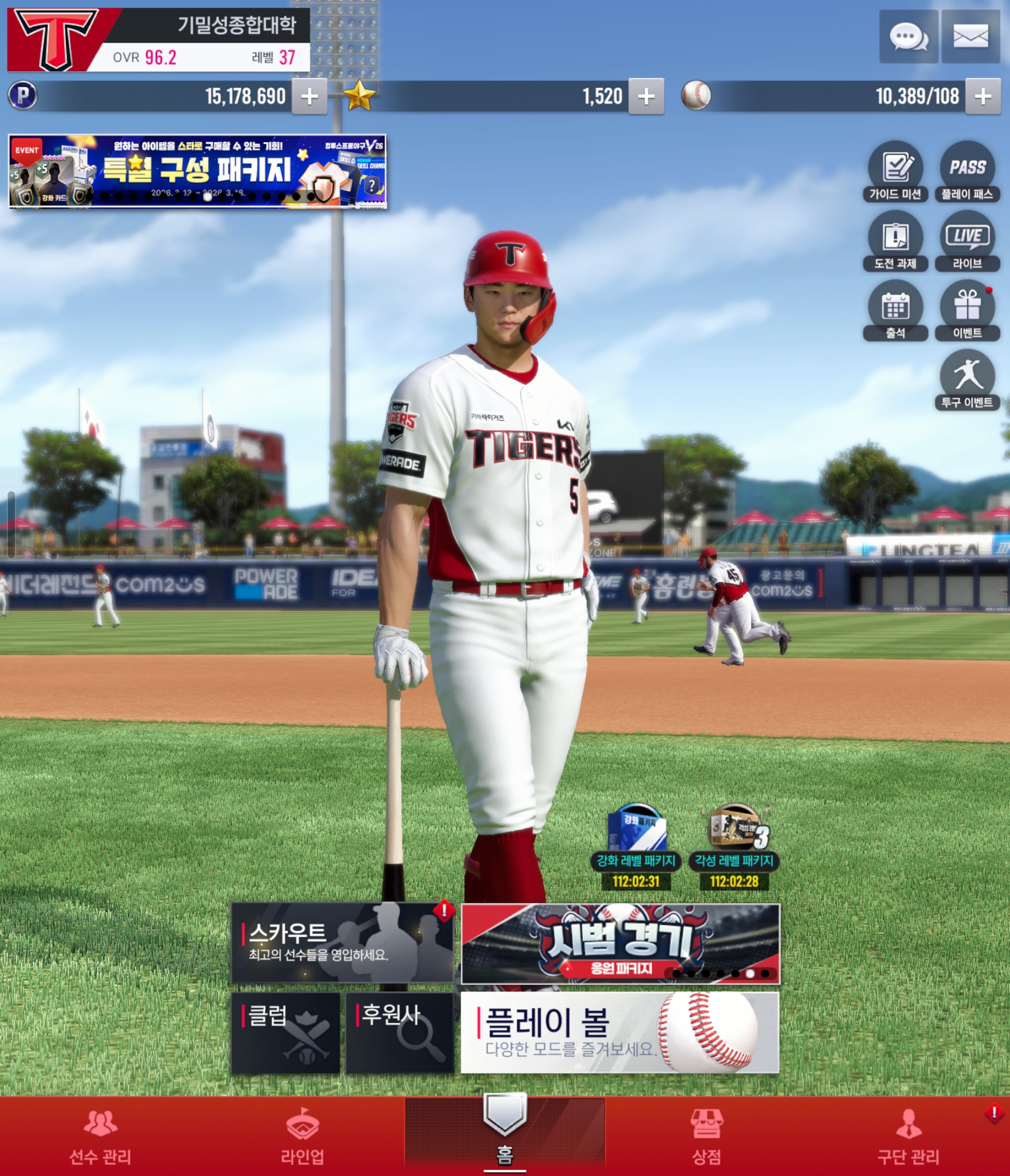Open the 특별 구성 패키지 event banner
Screen dimensions: 1010x1176
coord(198,171)
